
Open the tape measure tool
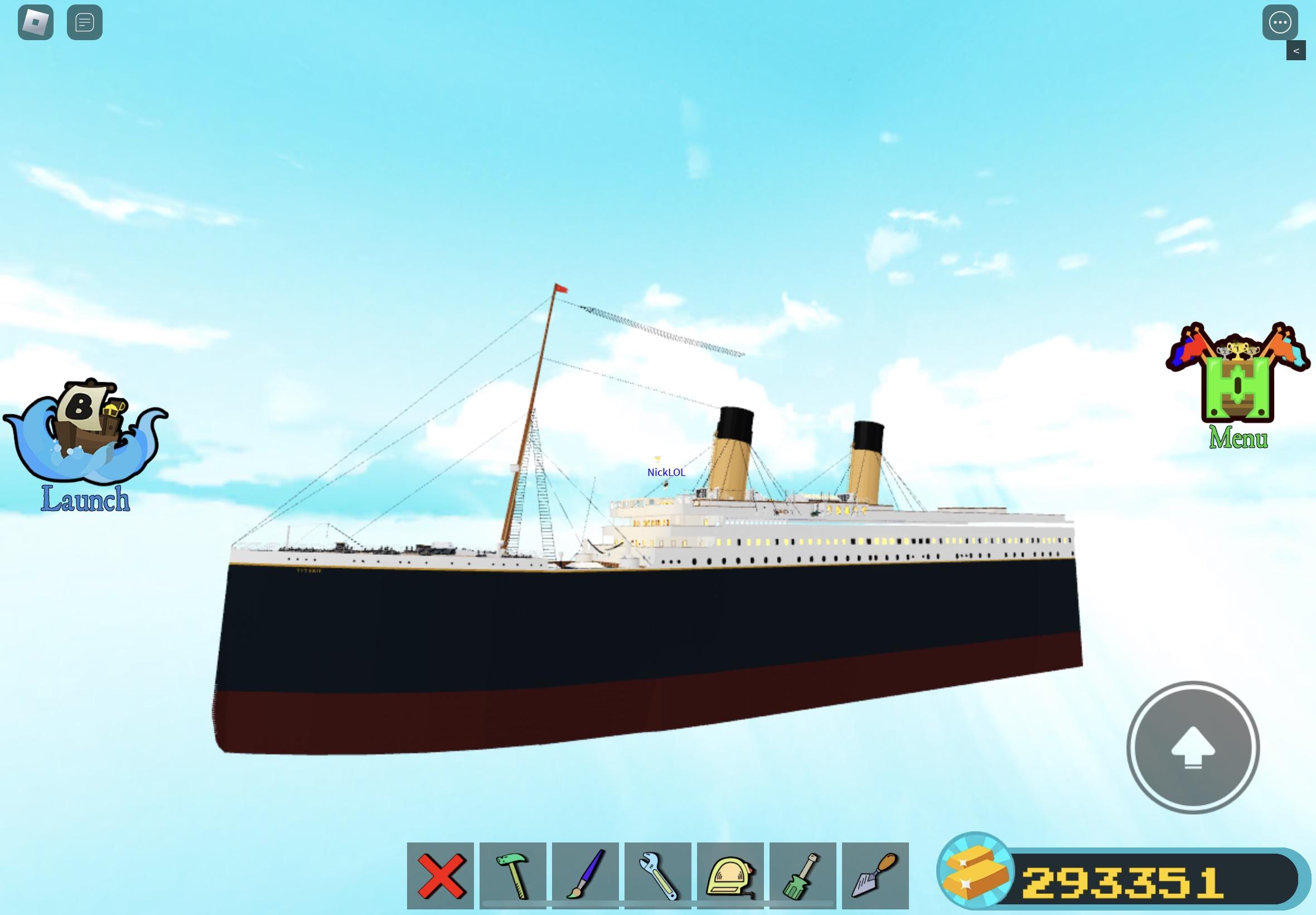click(x=730, y=875)
